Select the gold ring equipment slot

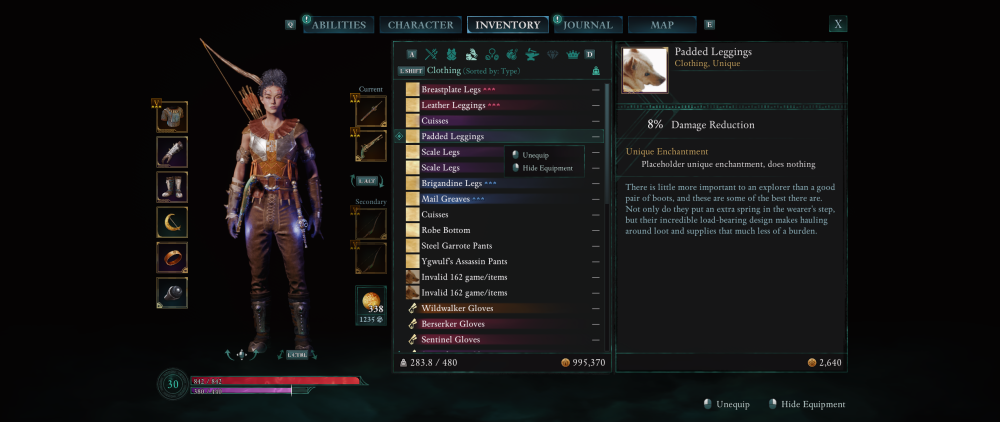pos(172,257)
